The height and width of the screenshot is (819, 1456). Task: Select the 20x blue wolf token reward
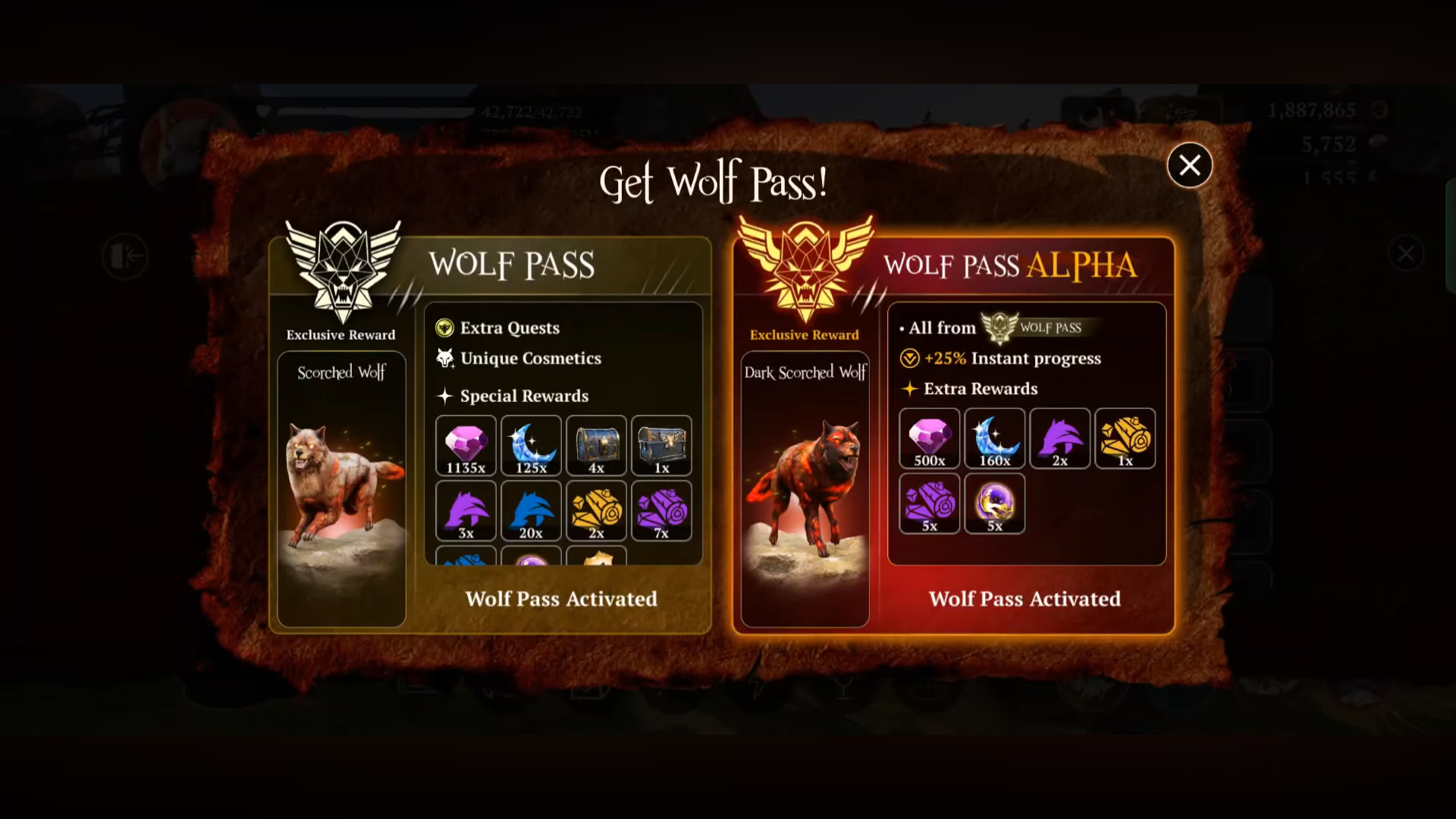[x=530, y=510]
